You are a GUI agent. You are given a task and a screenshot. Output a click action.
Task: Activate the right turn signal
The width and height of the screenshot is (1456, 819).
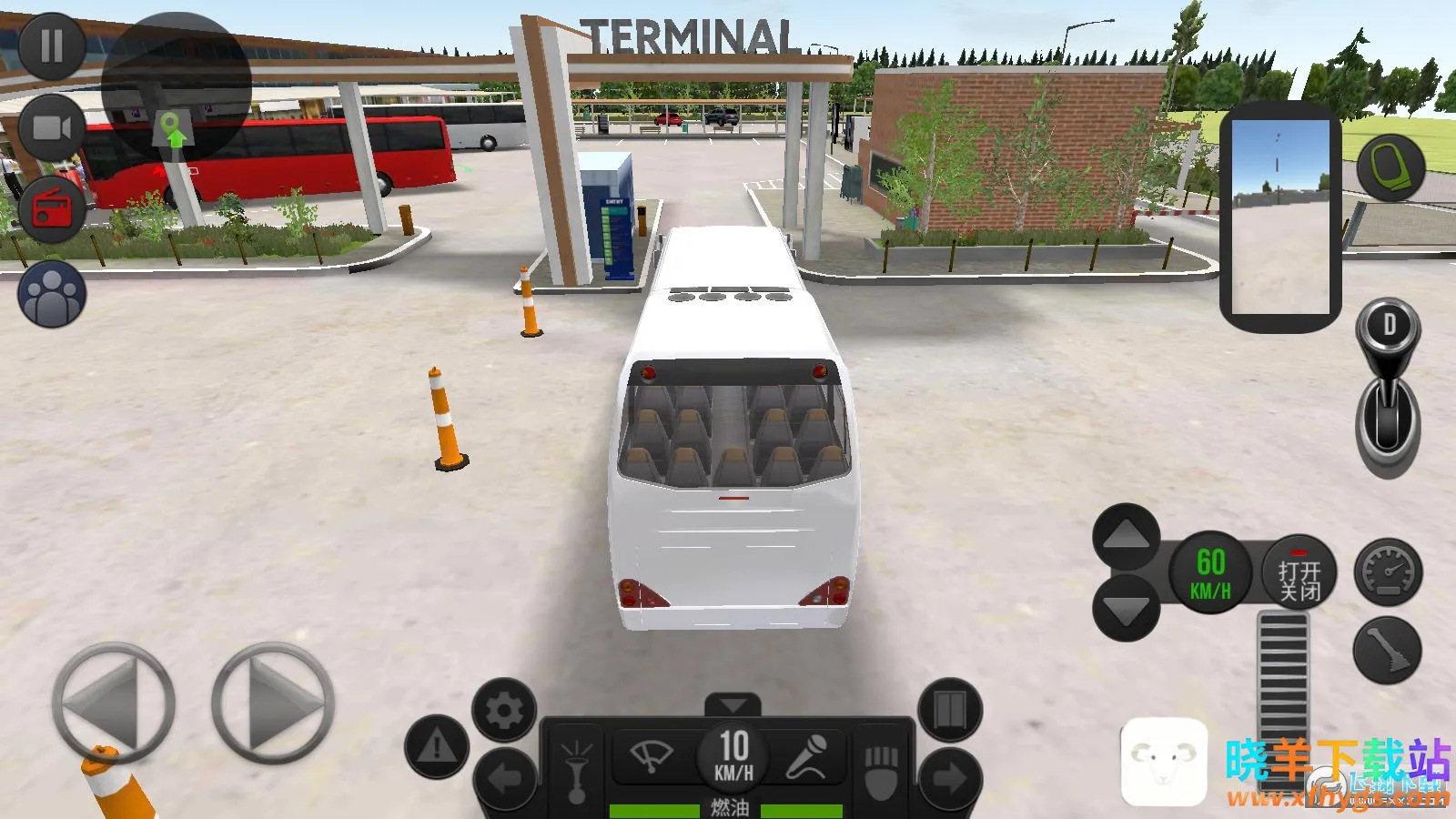950,778
